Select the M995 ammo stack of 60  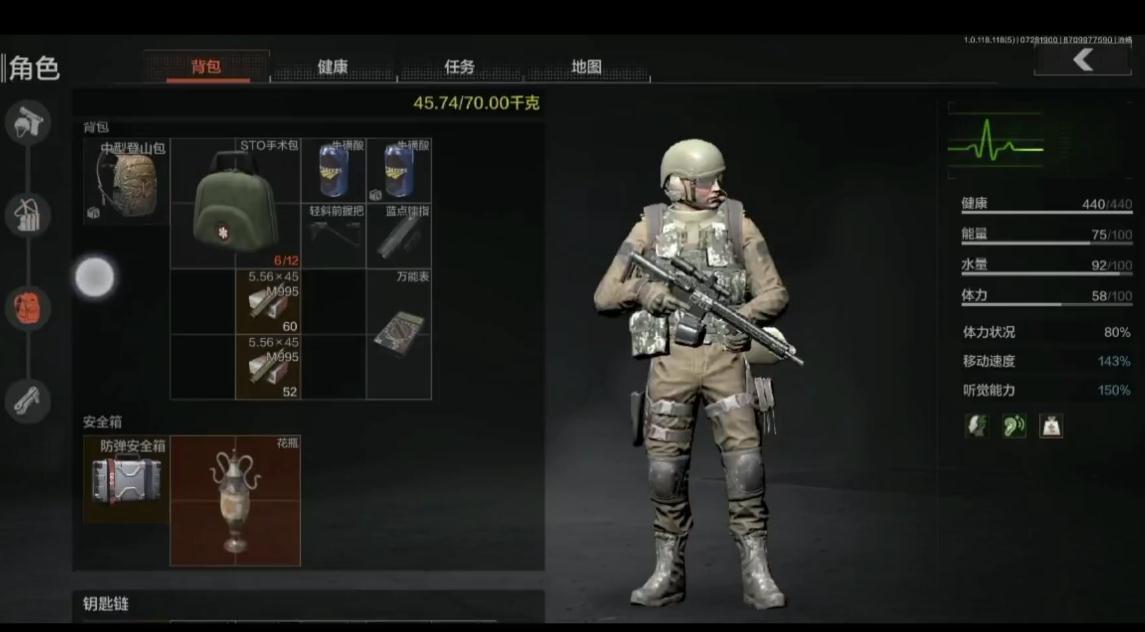(x=268, y=302)
